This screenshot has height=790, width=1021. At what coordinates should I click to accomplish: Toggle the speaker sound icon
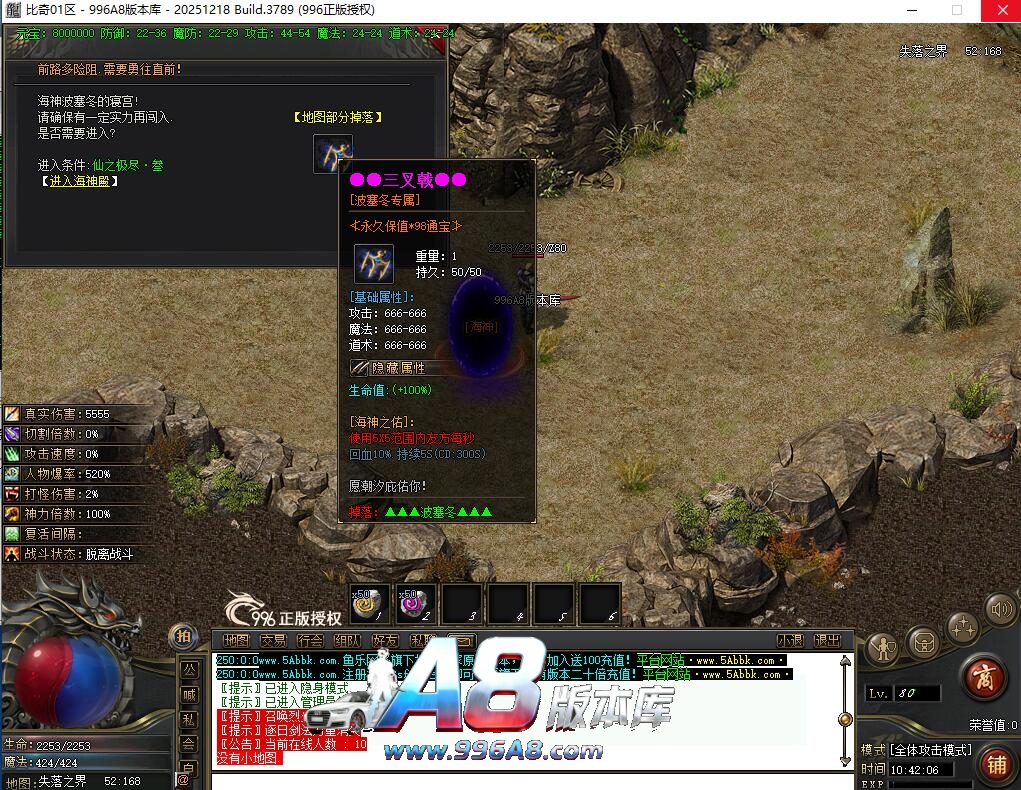pyautogui.click(x=1000, y=608)
